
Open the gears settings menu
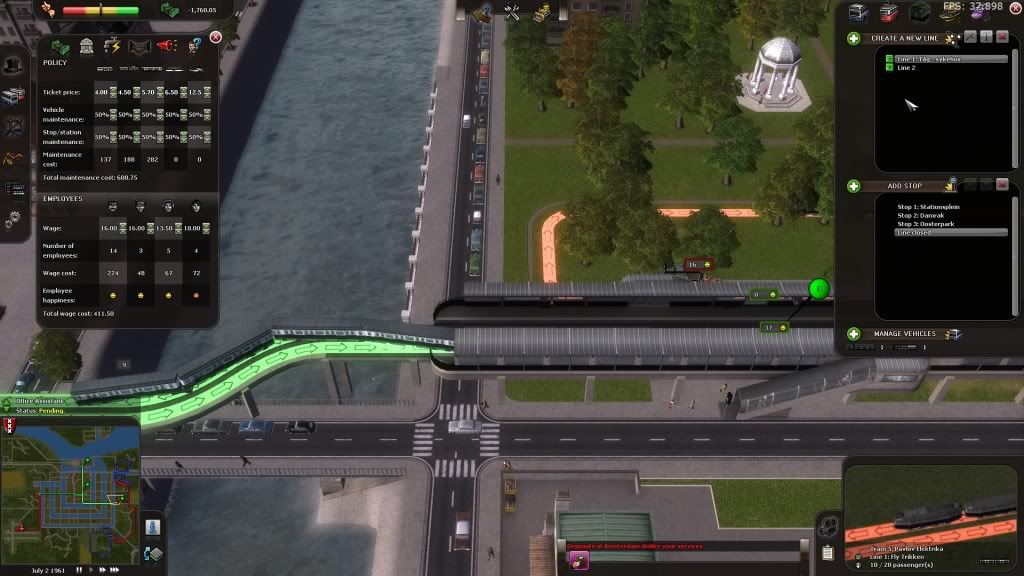point(14,218)
